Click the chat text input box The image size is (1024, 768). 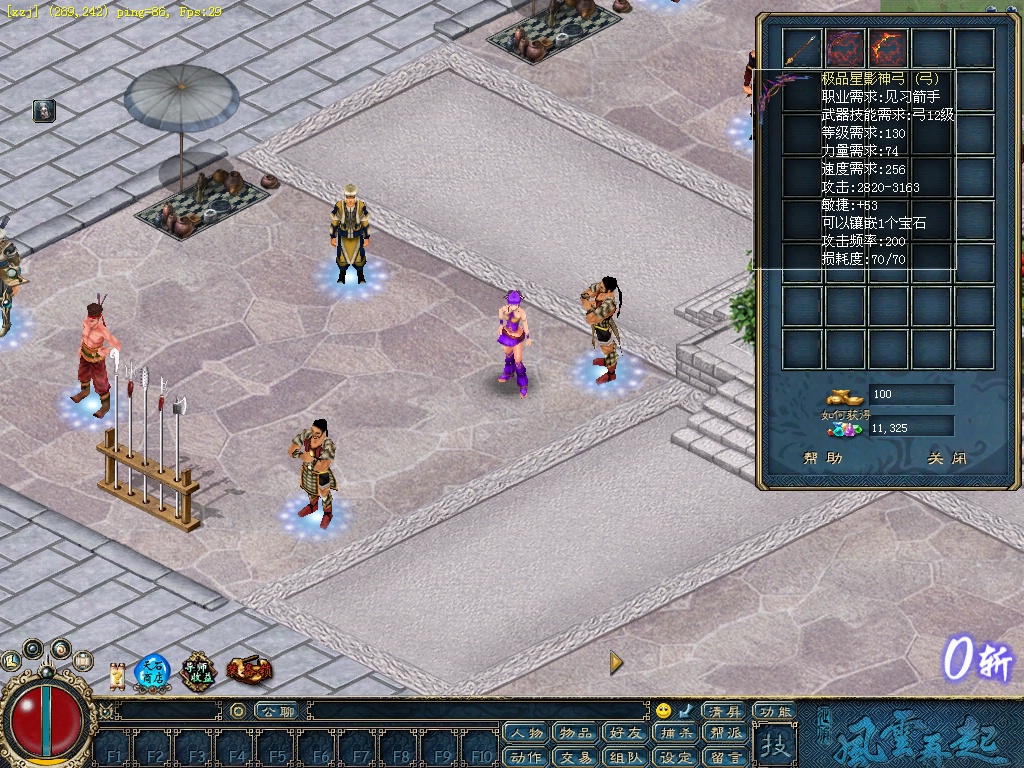(x=480, y=711)
